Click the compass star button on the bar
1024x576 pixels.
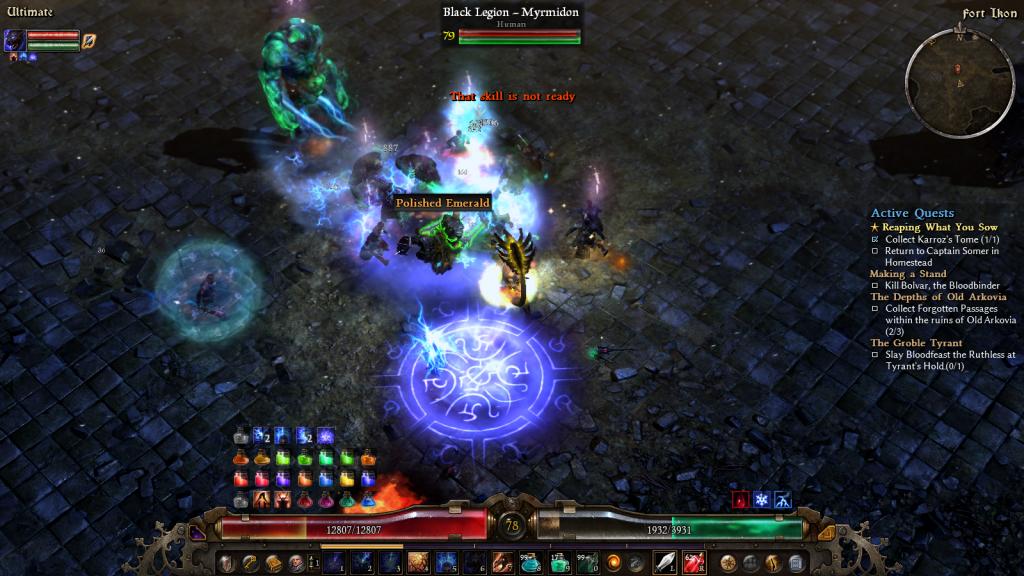tap(727, 563)
